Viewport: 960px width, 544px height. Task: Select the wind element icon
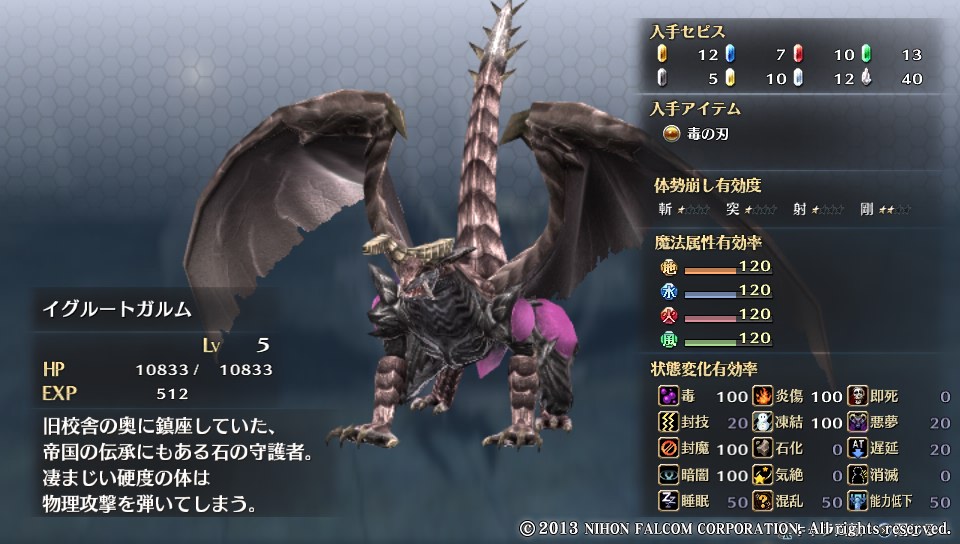pyautogui.click(x=669, y=340)
